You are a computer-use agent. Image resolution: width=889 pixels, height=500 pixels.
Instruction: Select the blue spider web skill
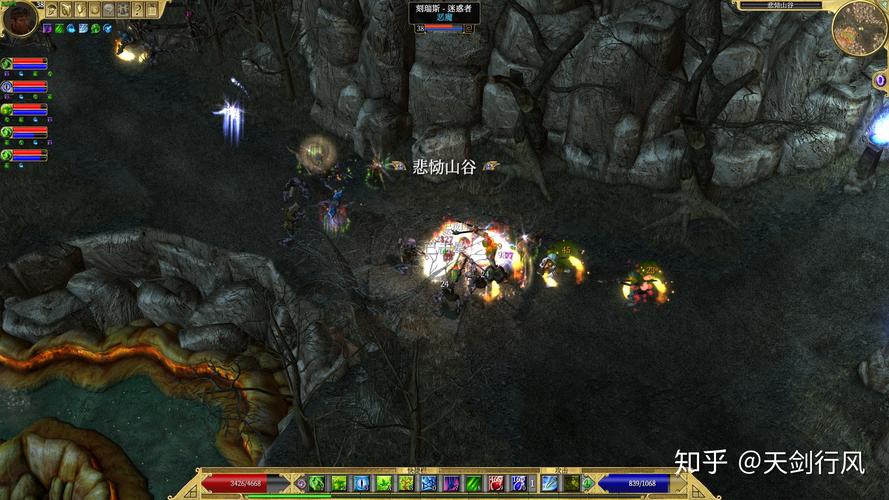pos(429,484)
